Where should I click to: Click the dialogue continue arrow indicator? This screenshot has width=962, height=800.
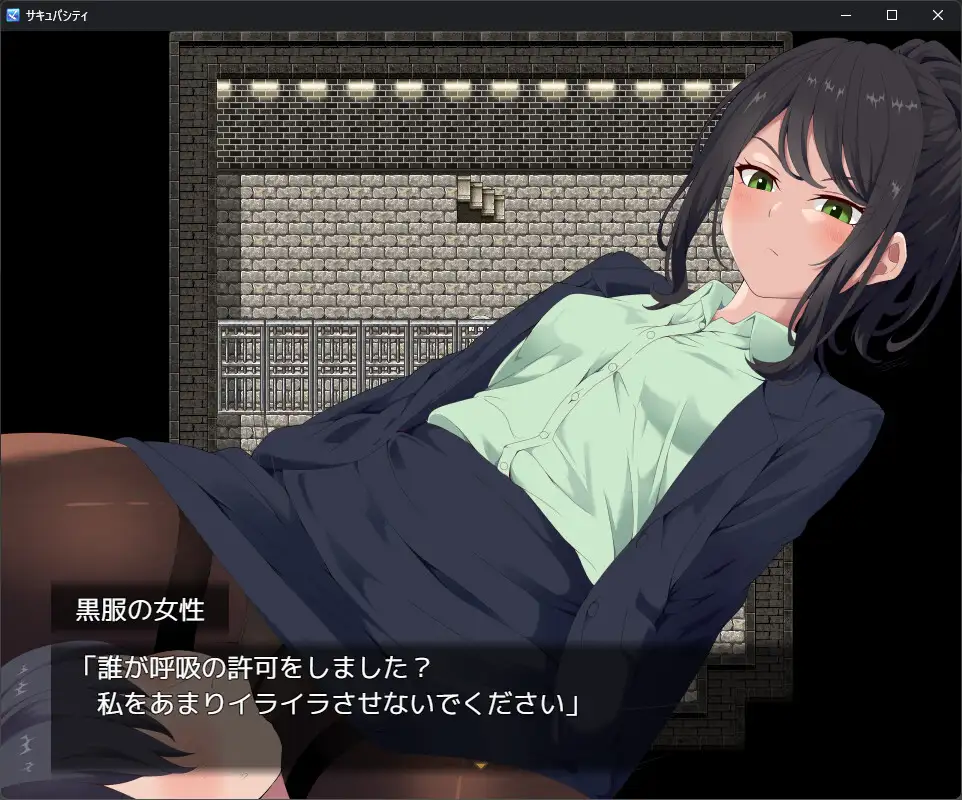pyautogui.click(x=481, y=765)
